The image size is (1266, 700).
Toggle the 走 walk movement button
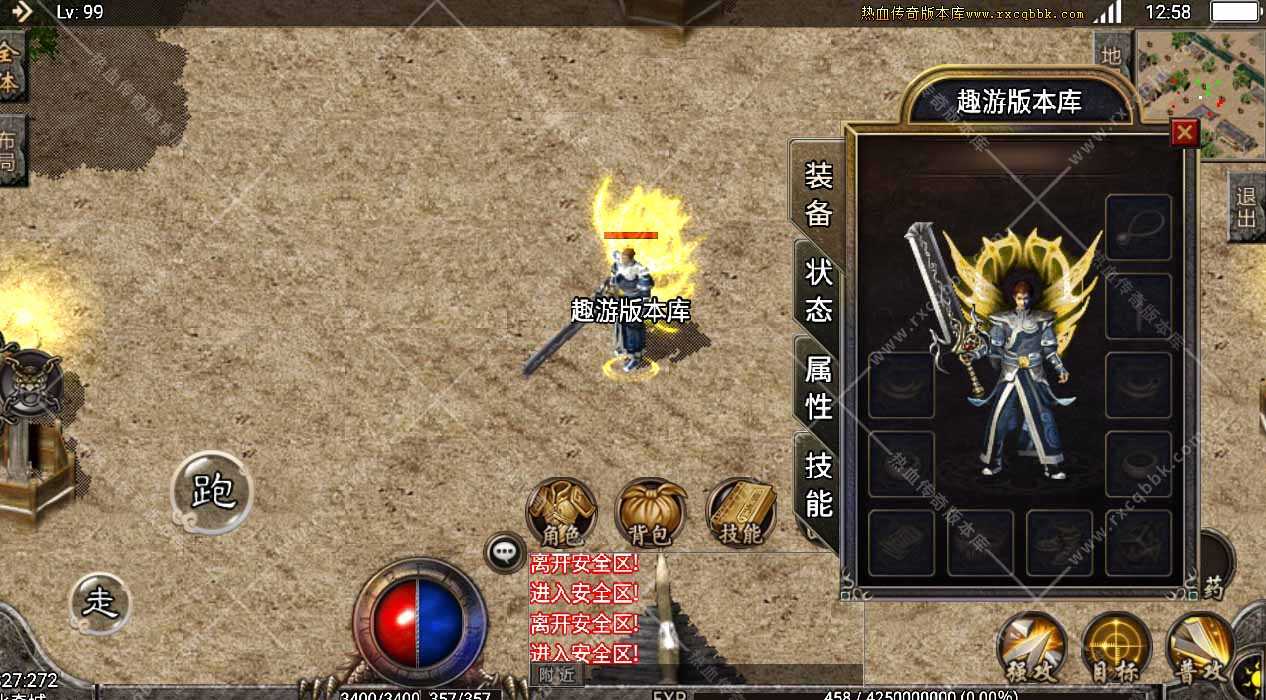point(100,602)
